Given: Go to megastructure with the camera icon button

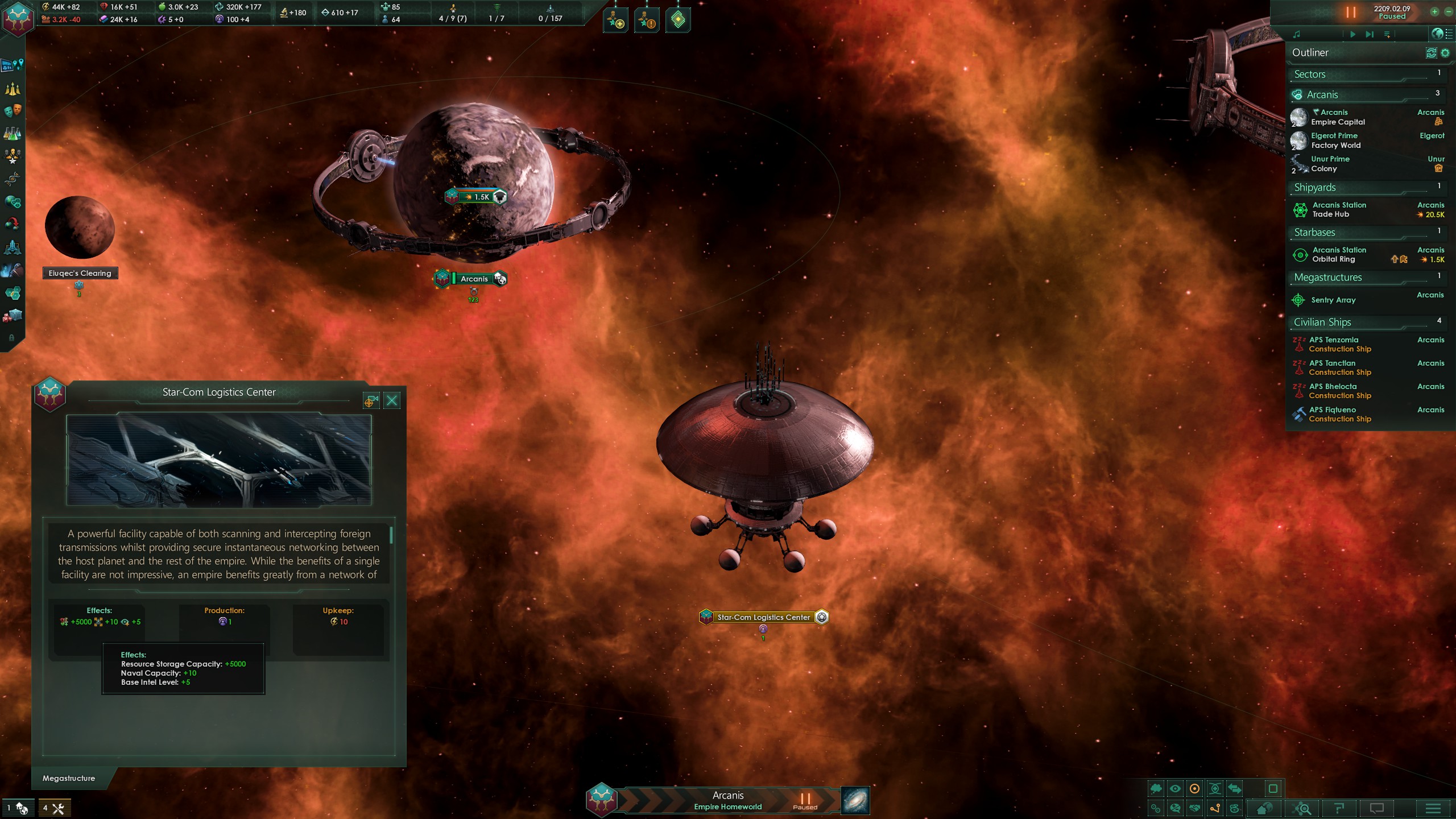Looking at the screenshot, I should pyautogui.click(x=371, y=401).
